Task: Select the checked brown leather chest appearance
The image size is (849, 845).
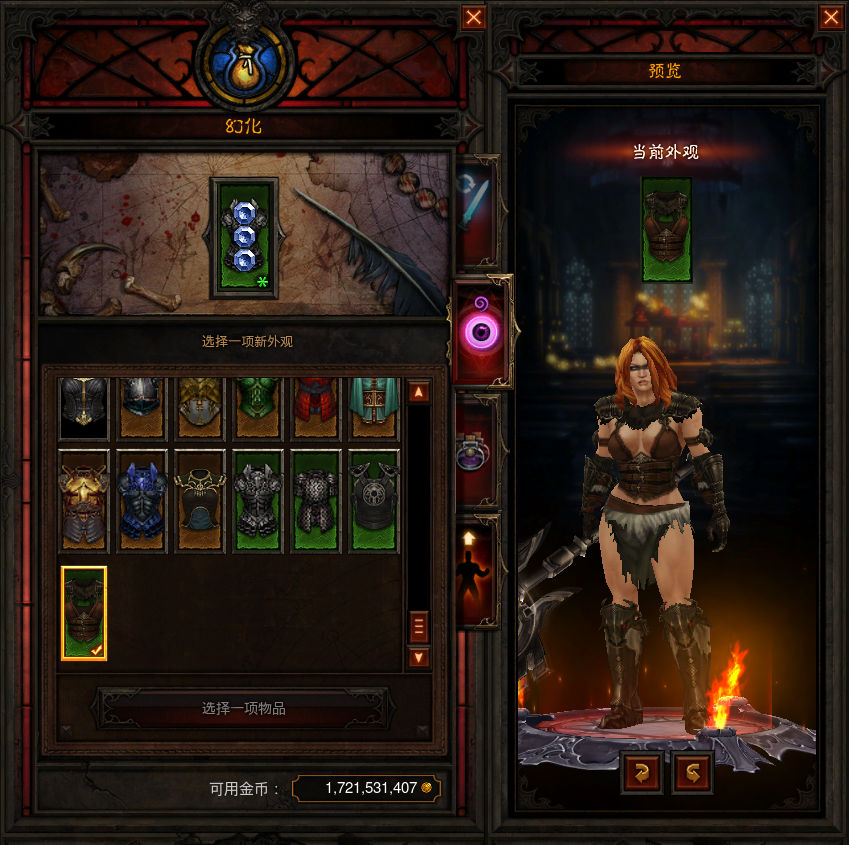Action: click(84, 613)
